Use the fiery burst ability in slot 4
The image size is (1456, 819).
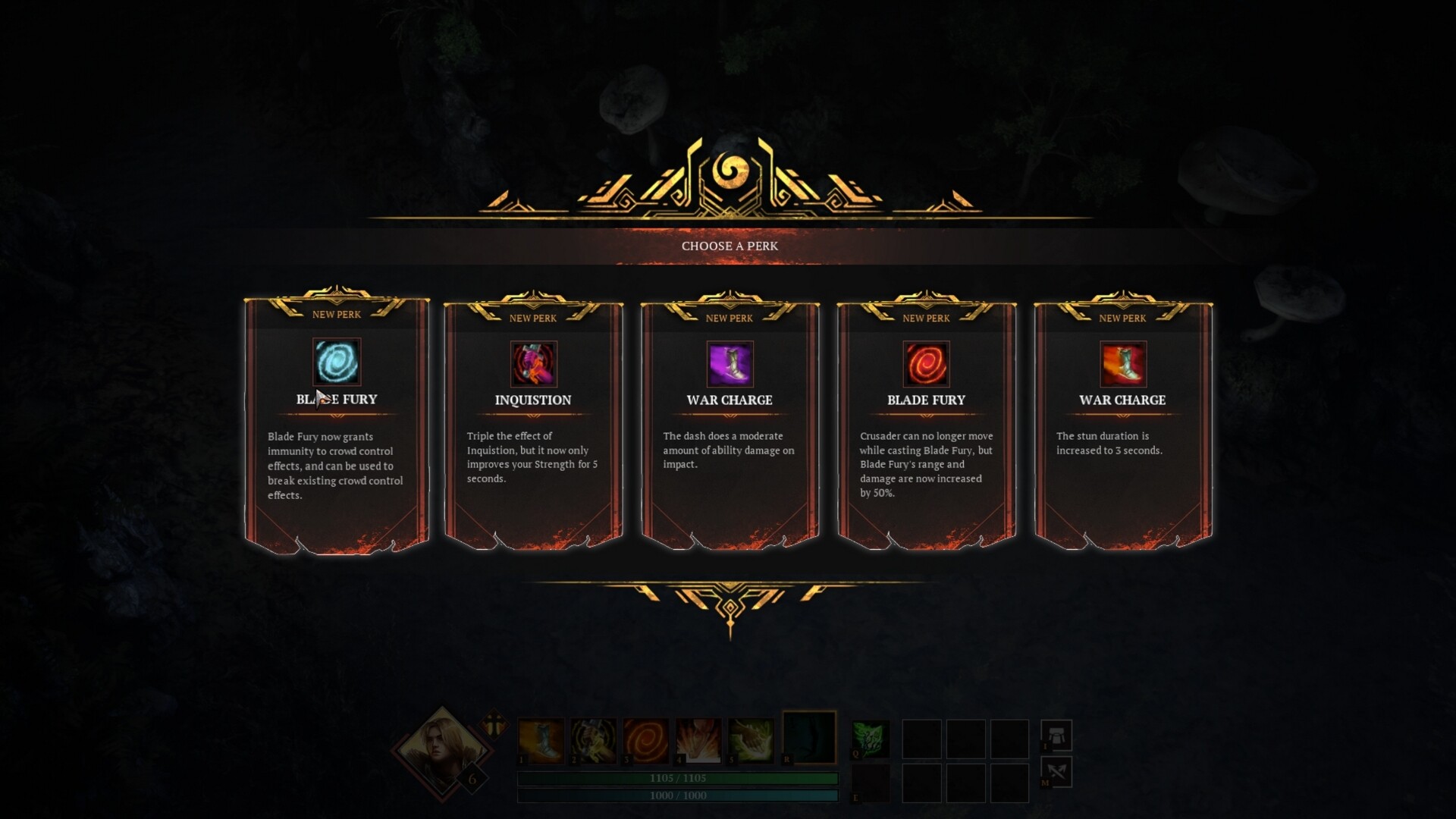tap(698, 740)
